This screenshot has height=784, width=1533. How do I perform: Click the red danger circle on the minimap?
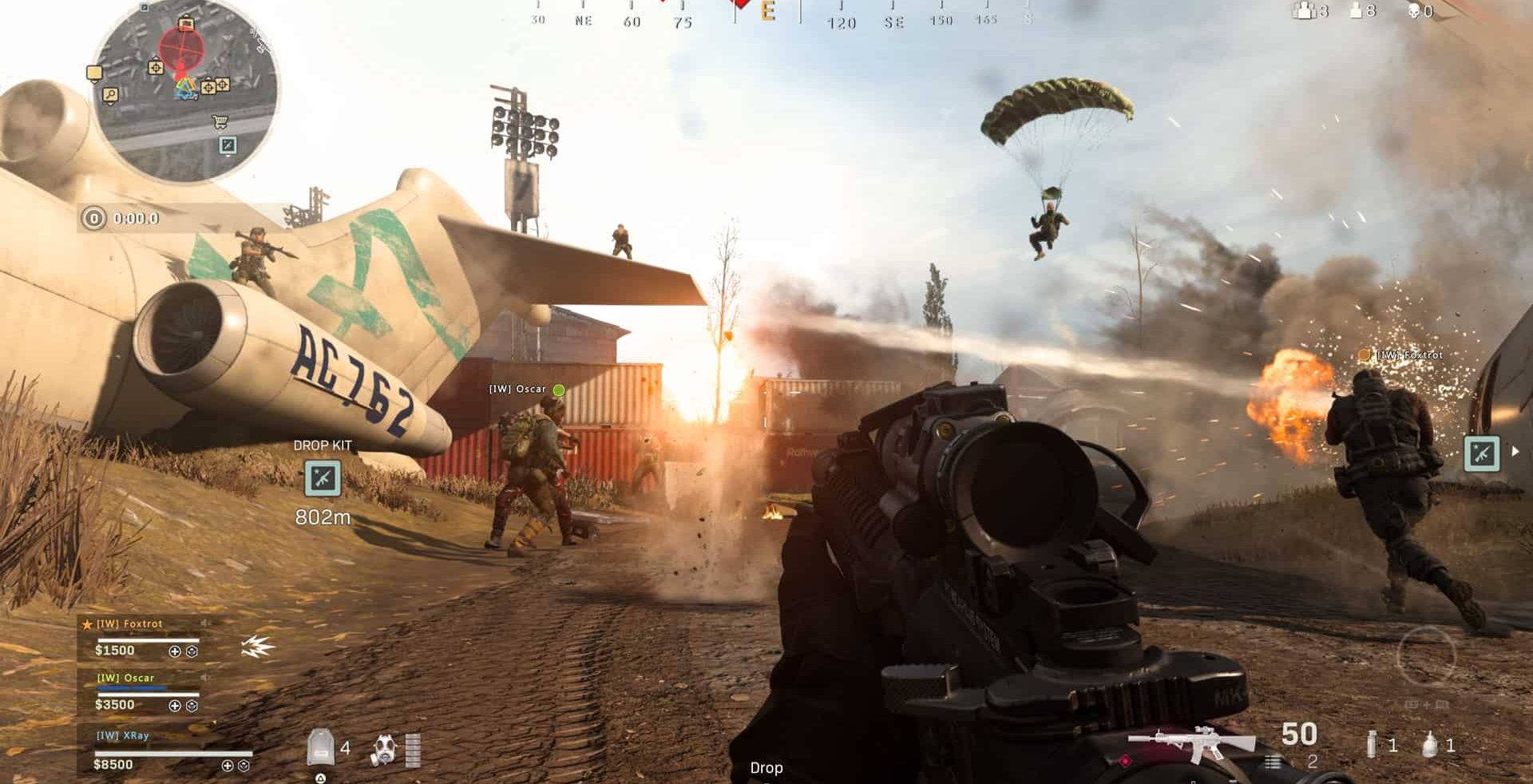click(181, 49)
